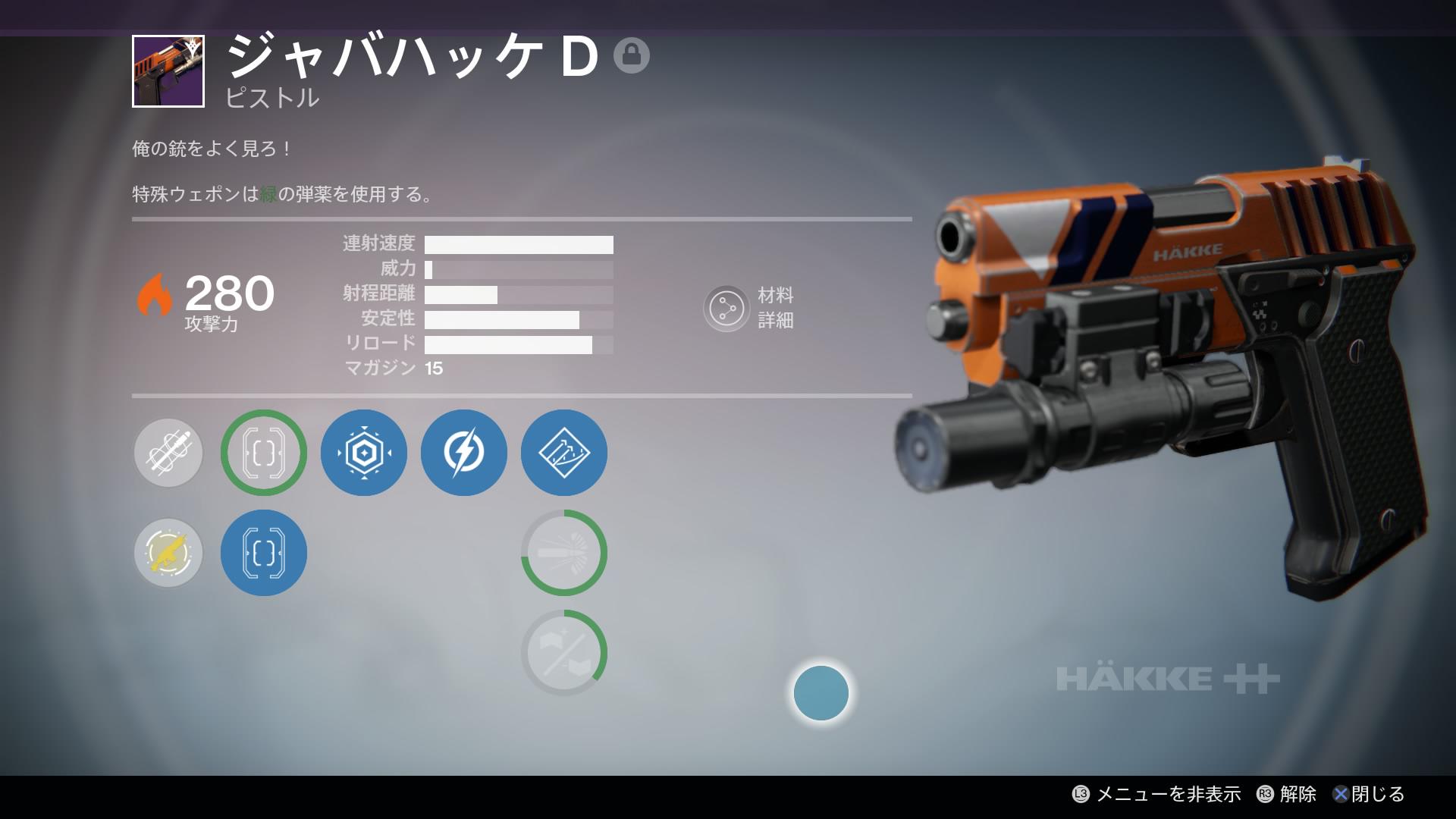This screenshot has height=819, width=1456.
Task: Open the locked burst spray upgrade node
Action: coord(564,553)
